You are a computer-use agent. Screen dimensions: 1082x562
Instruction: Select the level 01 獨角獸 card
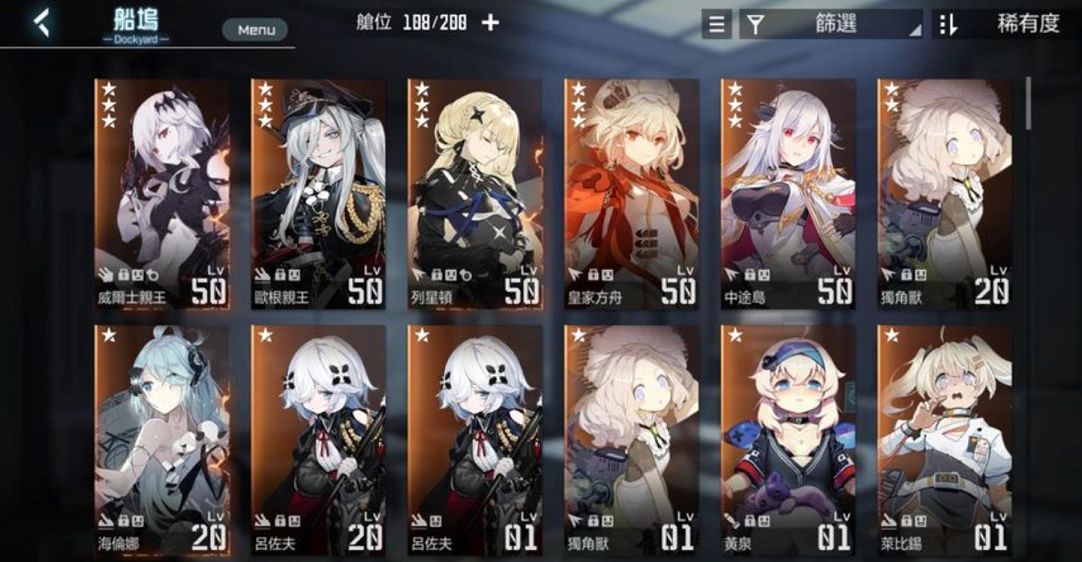(x=631, y=440)
